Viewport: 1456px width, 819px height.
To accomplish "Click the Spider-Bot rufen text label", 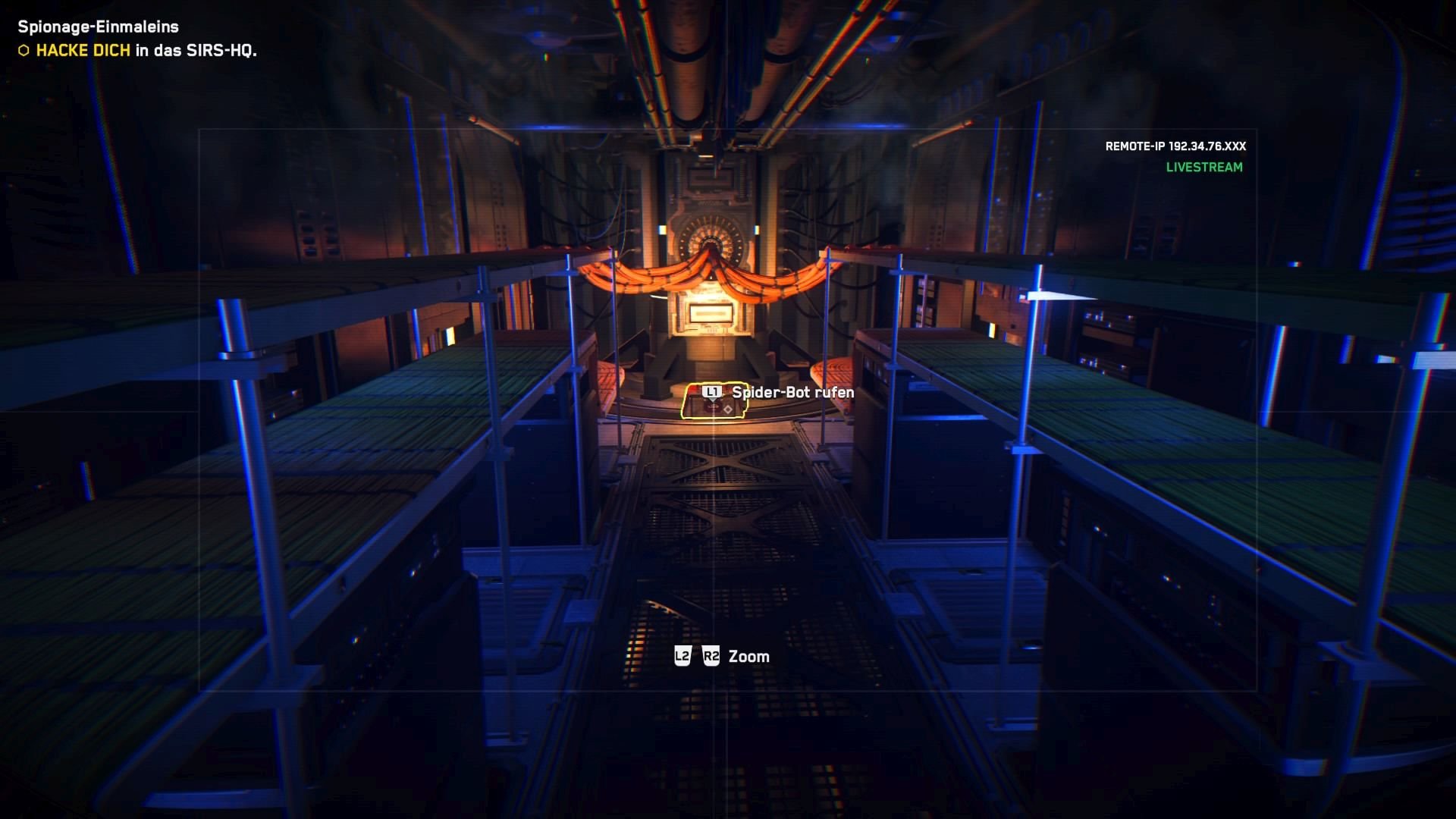I will (792, 393).
